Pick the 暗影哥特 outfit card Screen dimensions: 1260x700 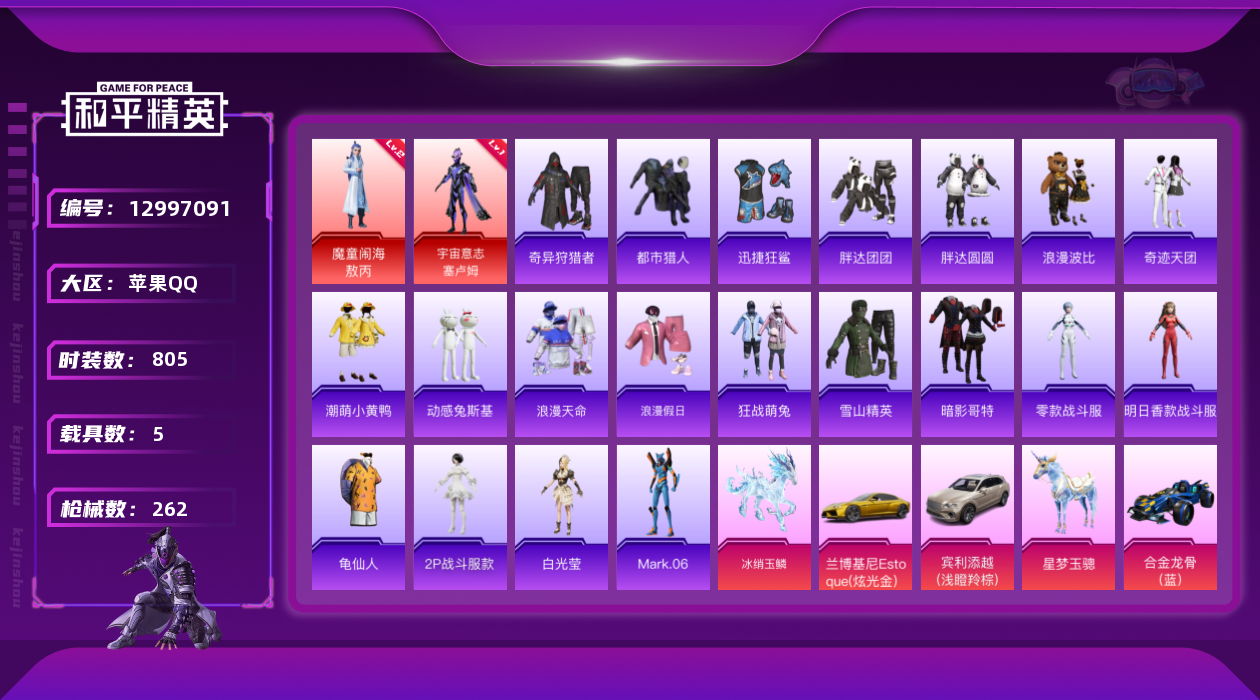pyautogui.click(x=967, y=364)
